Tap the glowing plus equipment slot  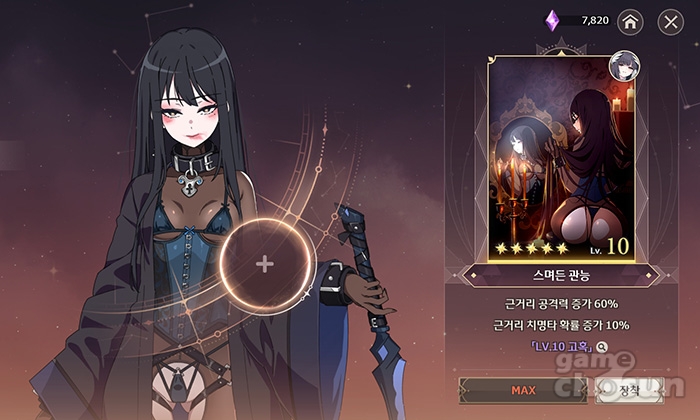coord(265,264)
